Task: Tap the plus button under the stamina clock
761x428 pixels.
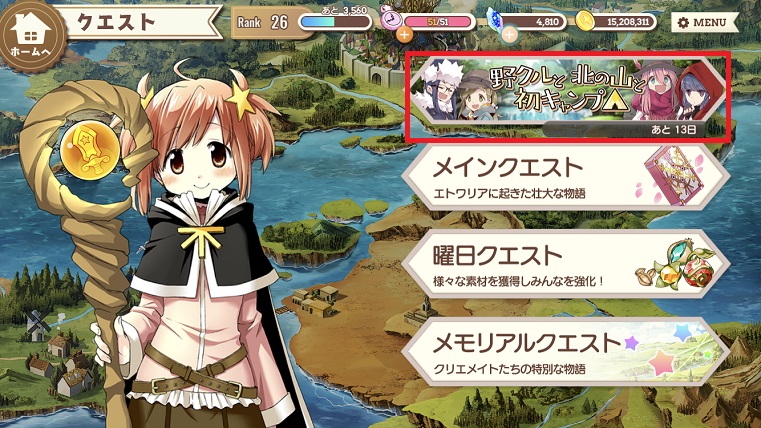Action: tap(404, 34)
